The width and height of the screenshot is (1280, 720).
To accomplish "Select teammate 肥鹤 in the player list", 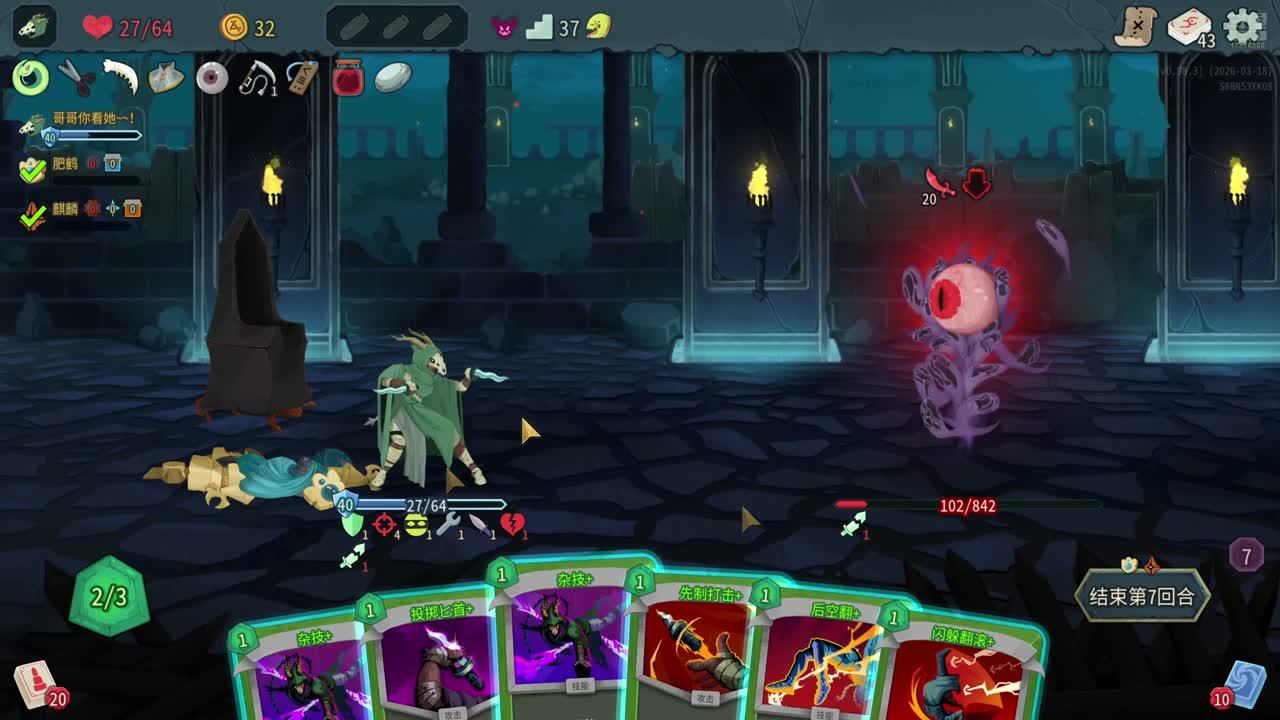I will click(66, 165).
